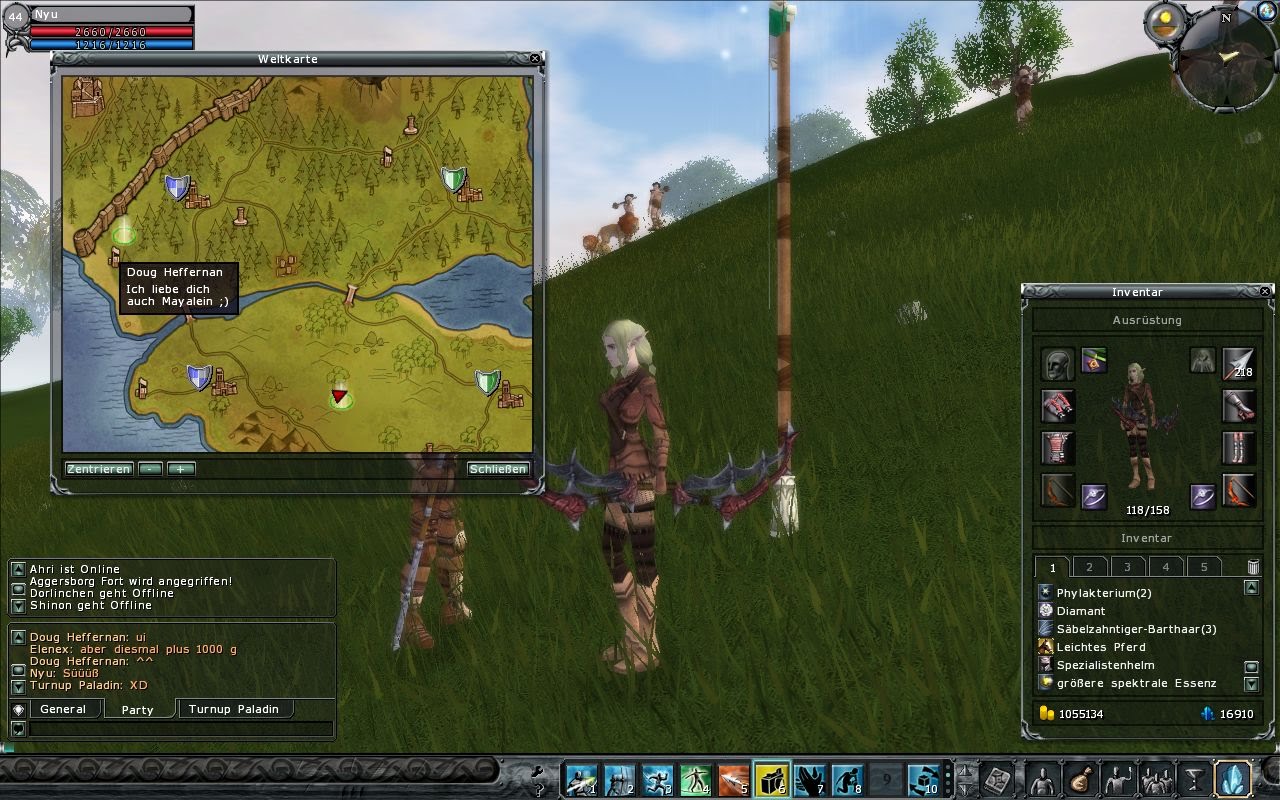Use the yellow hotbar skill in slot 6

point(771,779)
